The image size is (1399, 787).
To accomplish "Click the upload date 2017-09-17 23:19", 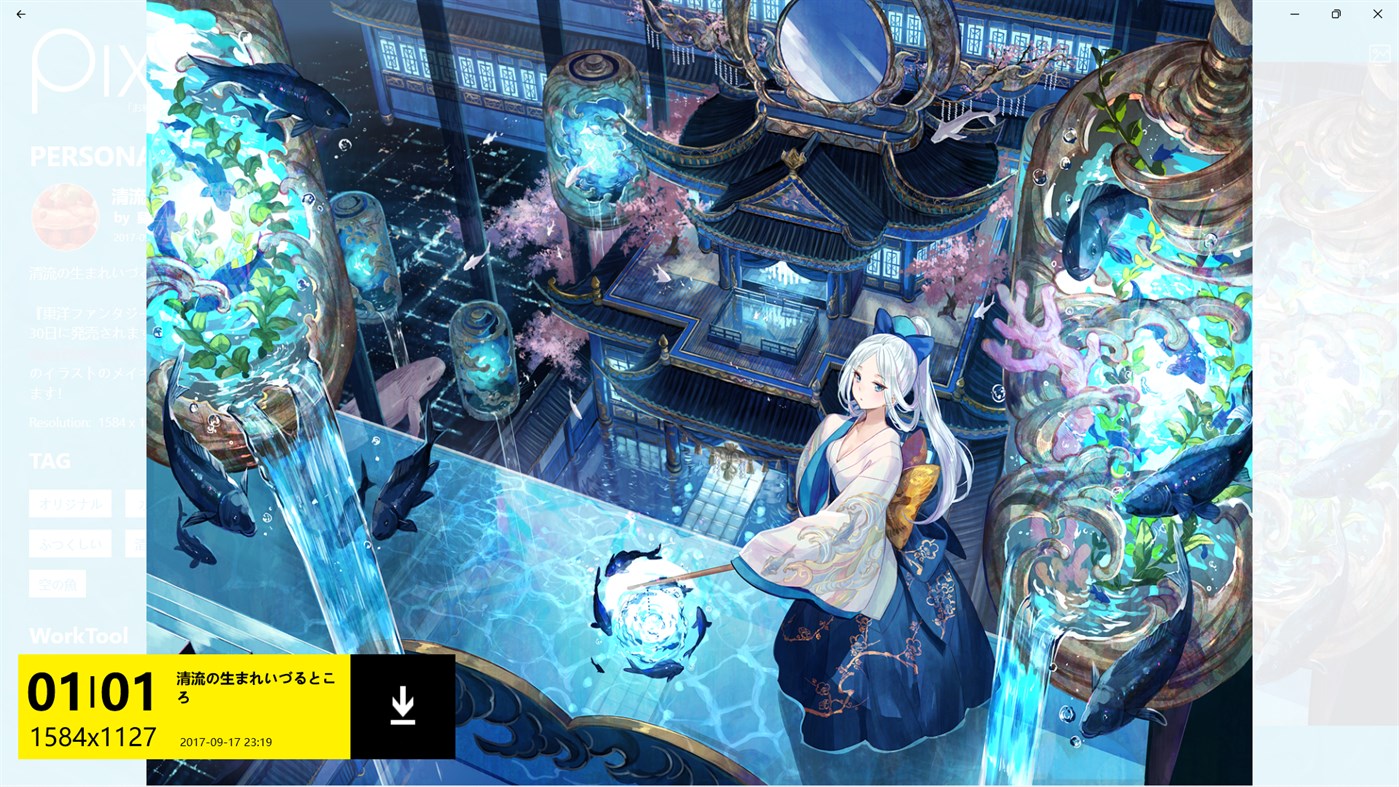I will (x=225, y=741).
